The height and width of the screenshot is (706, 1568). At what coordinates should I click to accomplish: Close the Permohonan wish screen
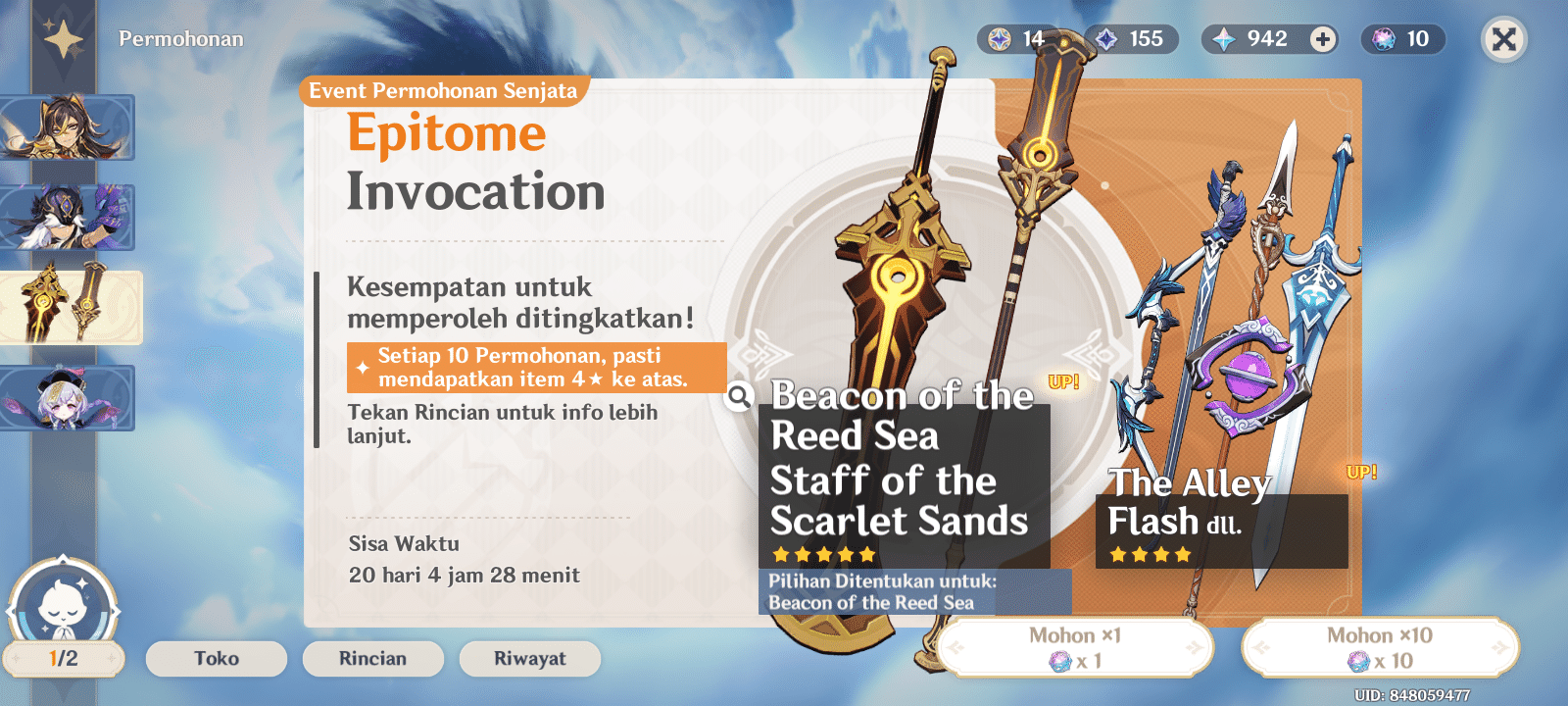click(1503, 40)
